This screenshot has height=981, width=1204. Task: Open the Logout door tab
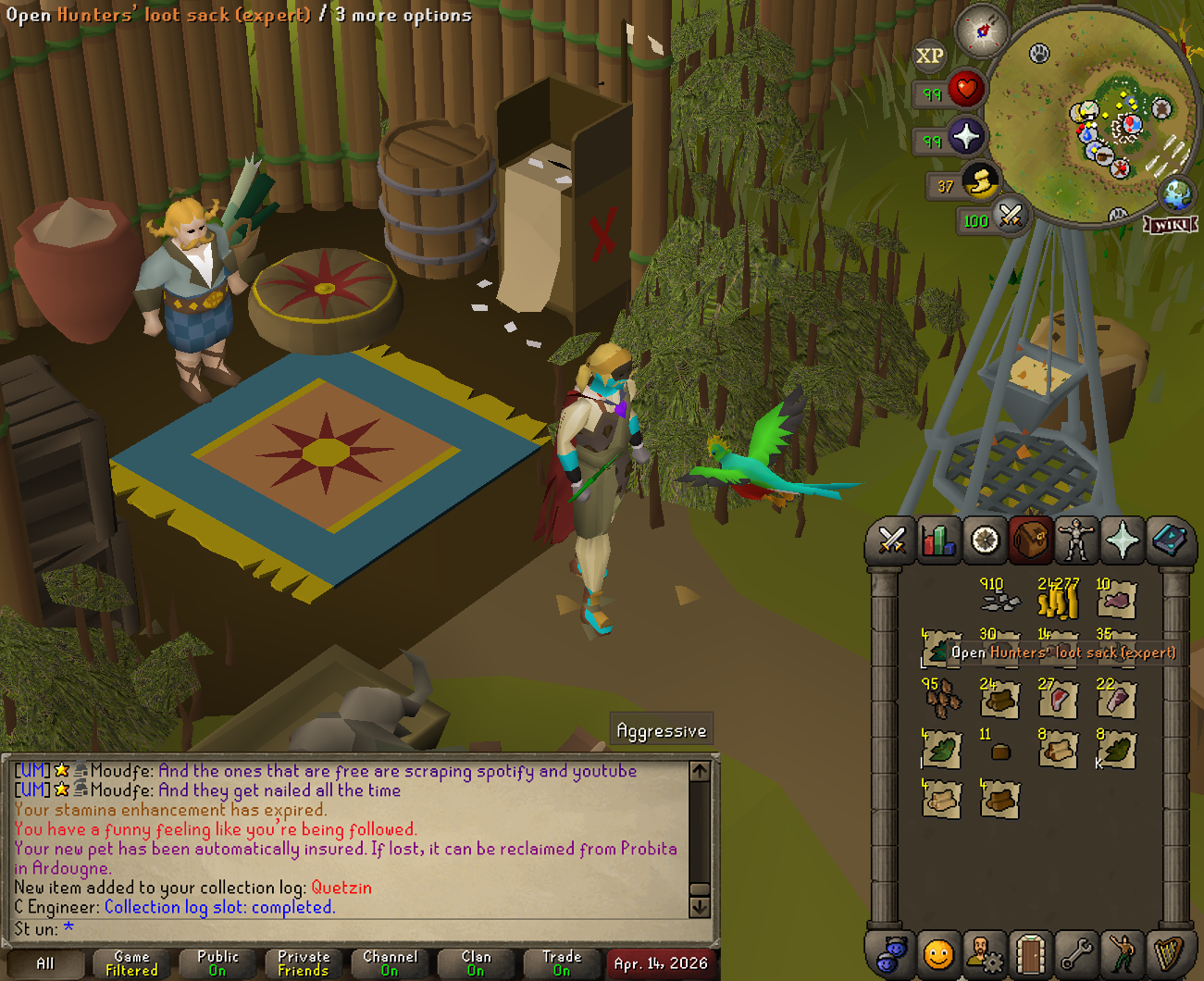tap(1030, 953)
